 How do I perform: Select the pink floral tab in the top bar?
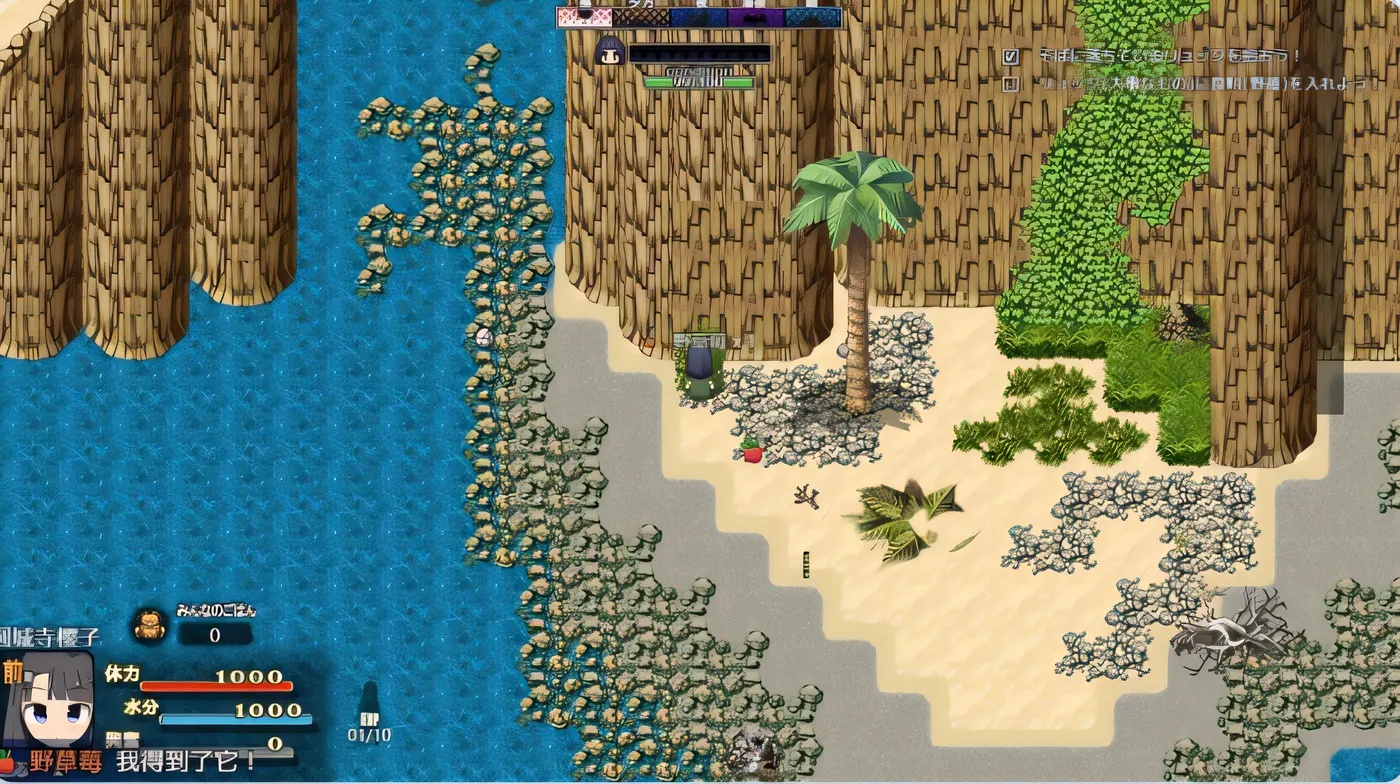585,17
